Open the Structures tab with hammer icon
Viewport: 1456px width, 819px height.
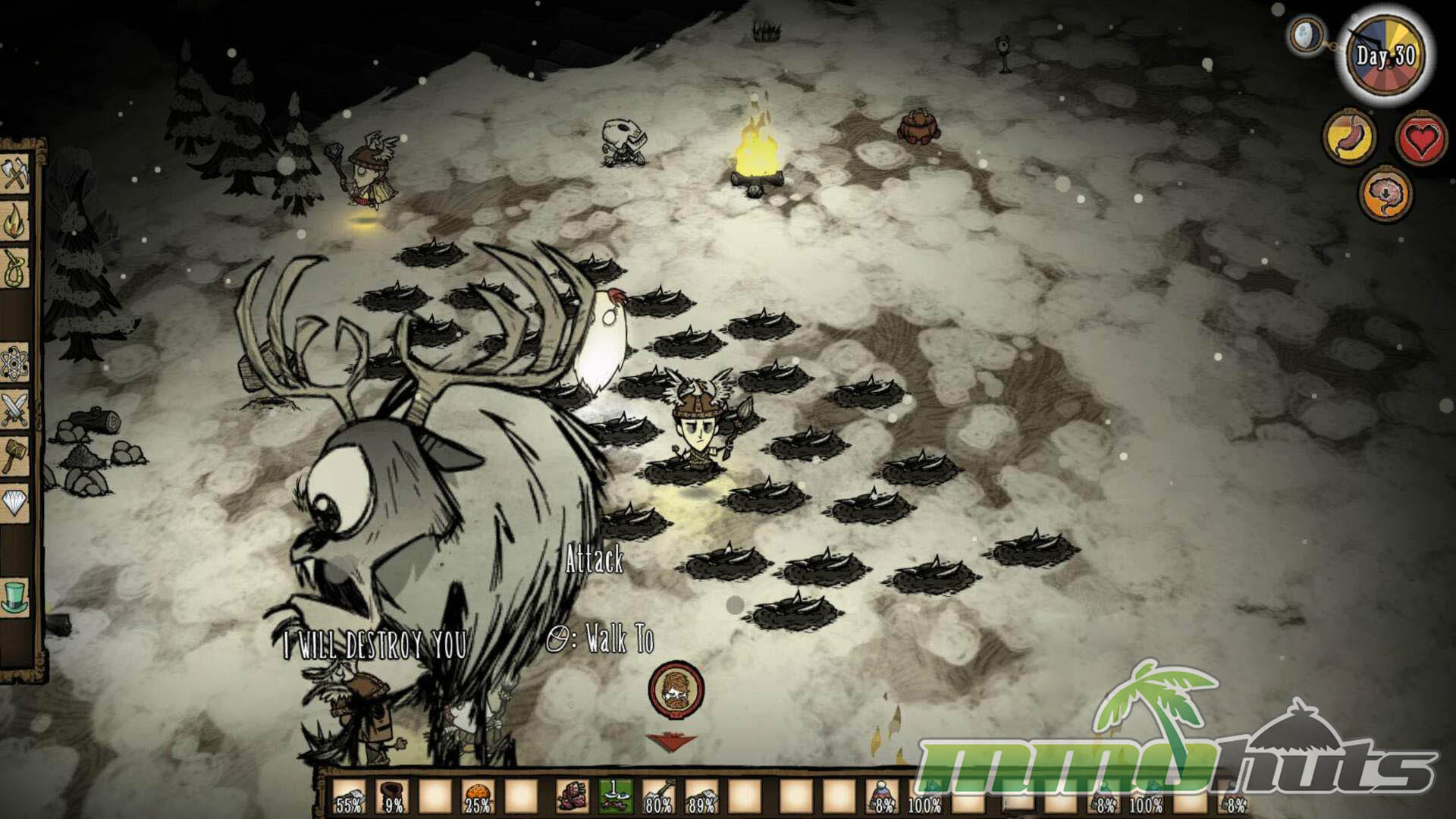(x=17, y=455)
